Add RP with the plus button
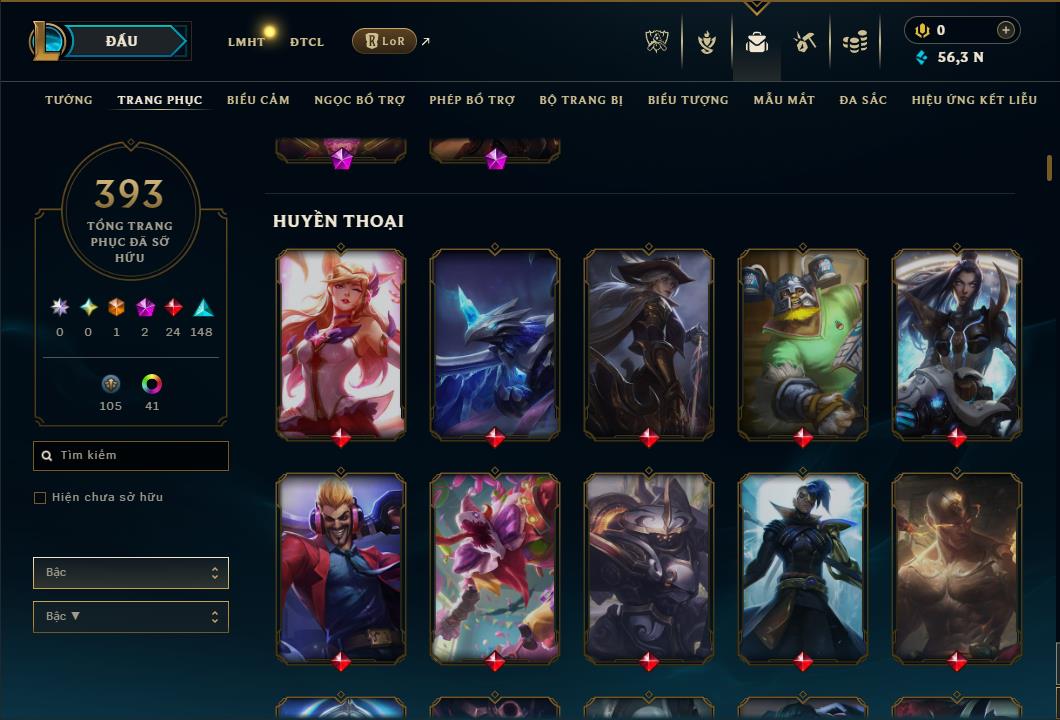 click(x=1006, y=30)
